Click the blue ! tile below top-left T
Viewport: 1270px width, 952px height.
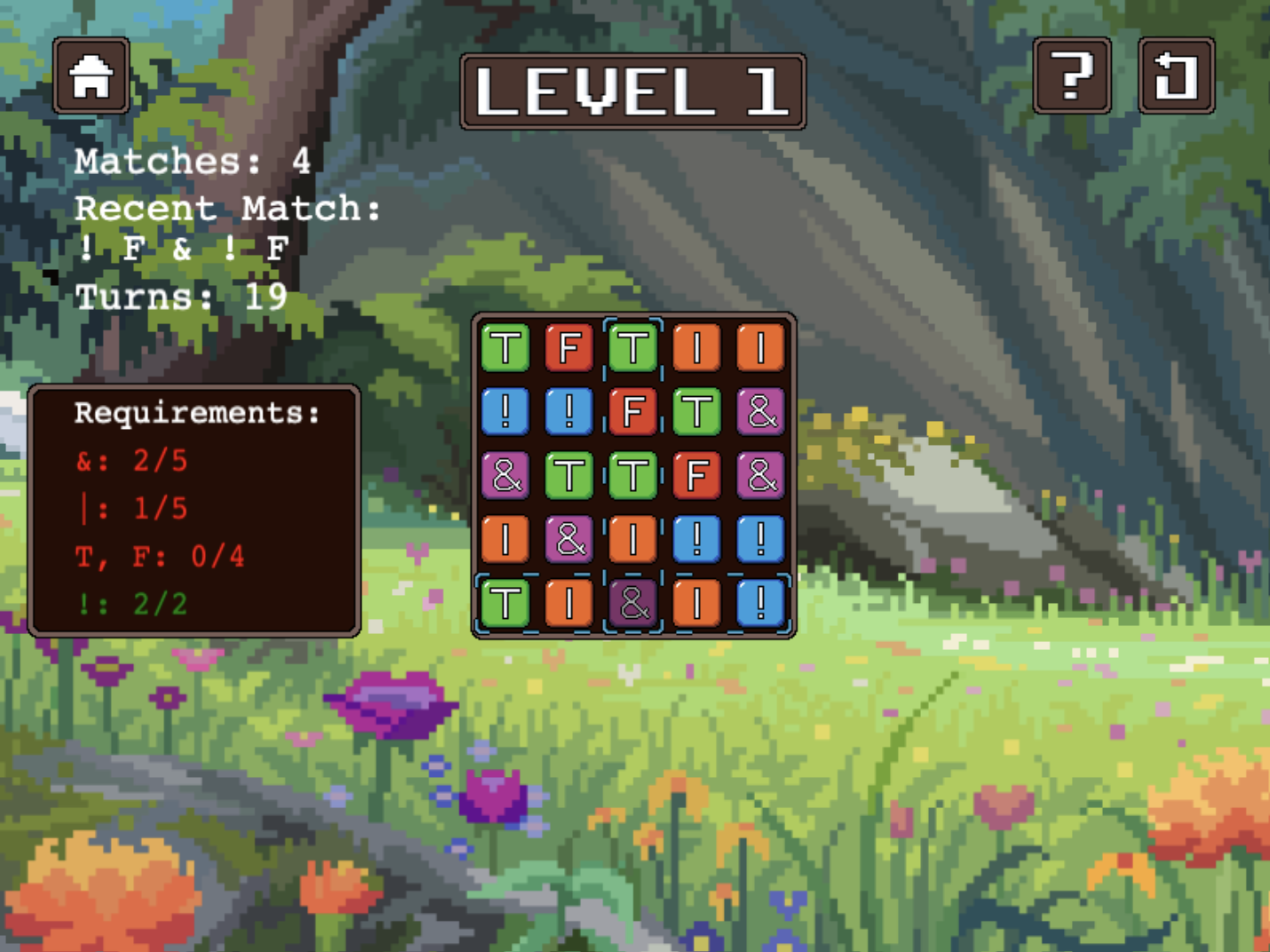point(506,411)
